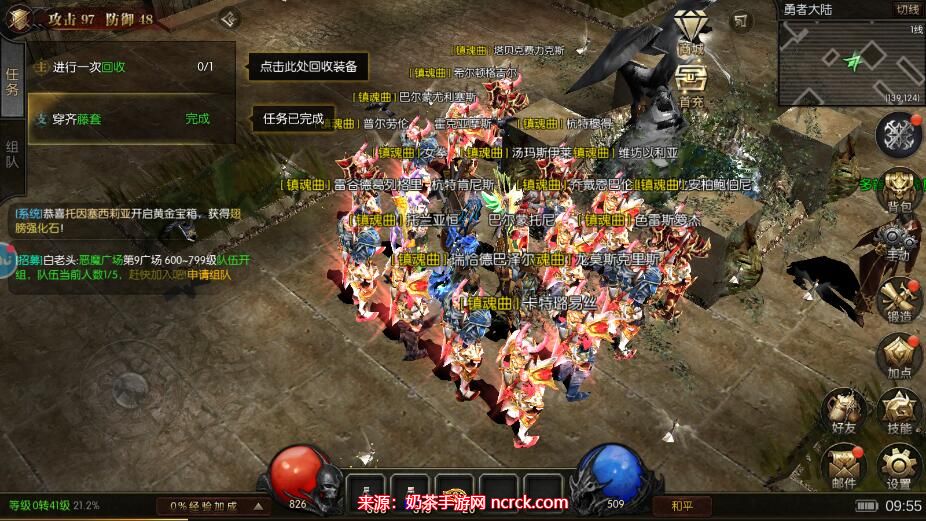The width and height of the screenshot is (926, 521).
Task: Click the crossed-axes round icon with red dot
Action: tap(898, 133)
